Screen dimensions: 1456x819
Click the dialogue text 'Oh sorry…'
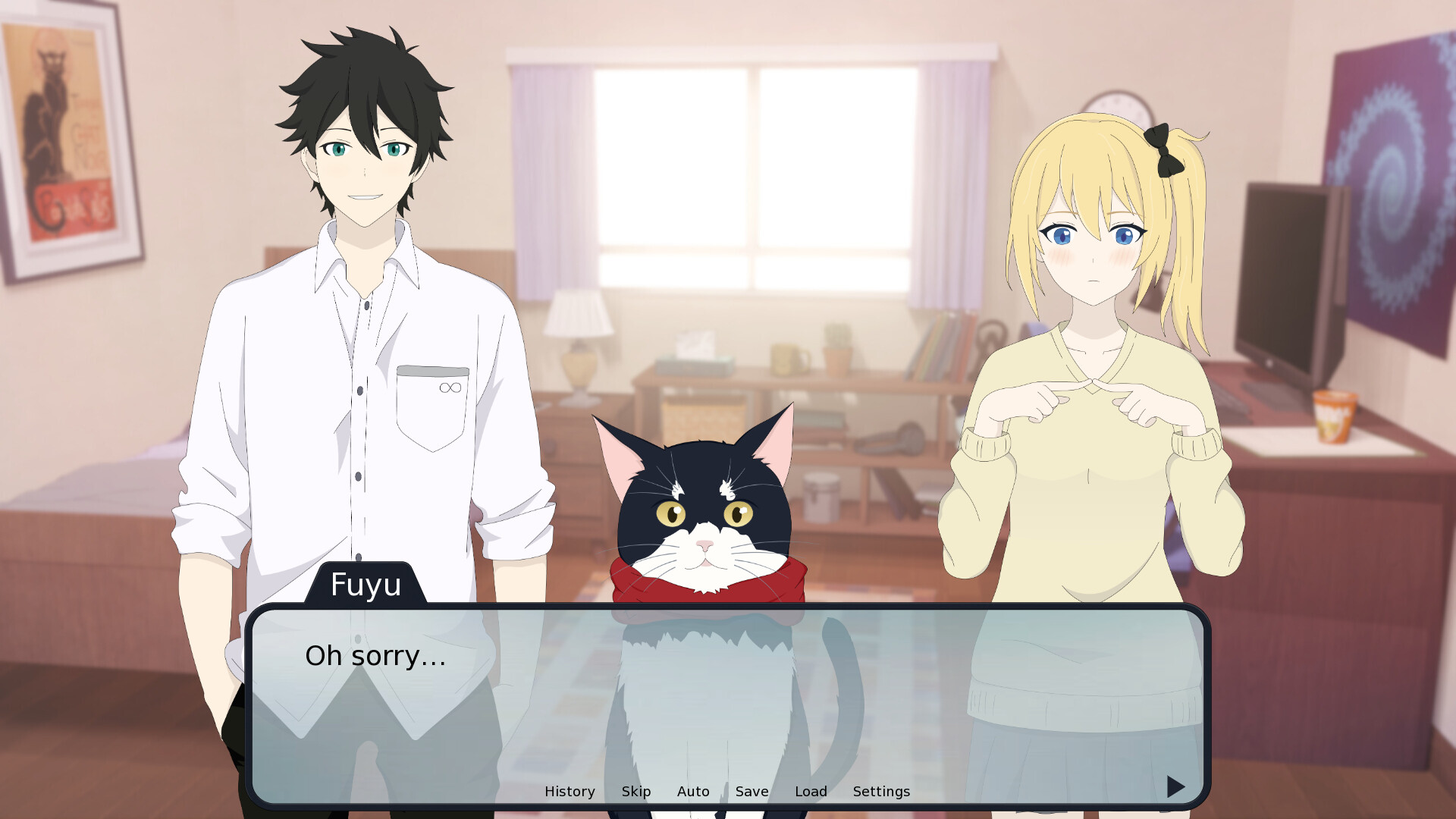[x=375, y=656]
